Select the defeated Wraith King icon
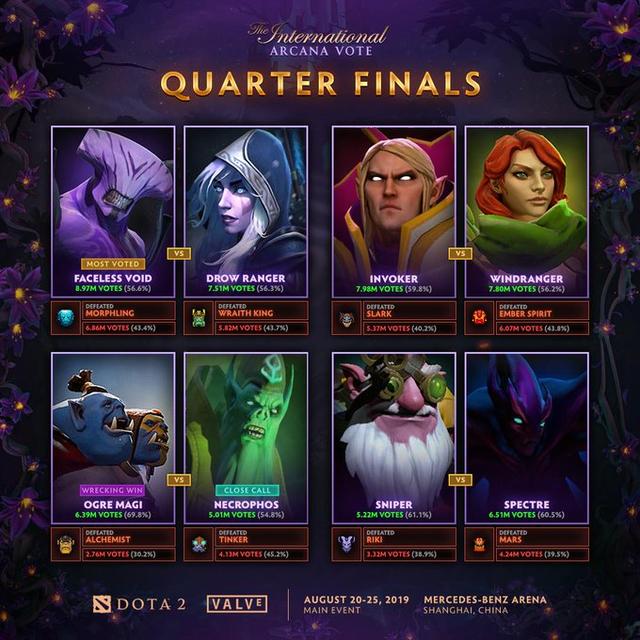Image resolution: width=640 pixels, height=640 pixels. [x=200, y=318]
